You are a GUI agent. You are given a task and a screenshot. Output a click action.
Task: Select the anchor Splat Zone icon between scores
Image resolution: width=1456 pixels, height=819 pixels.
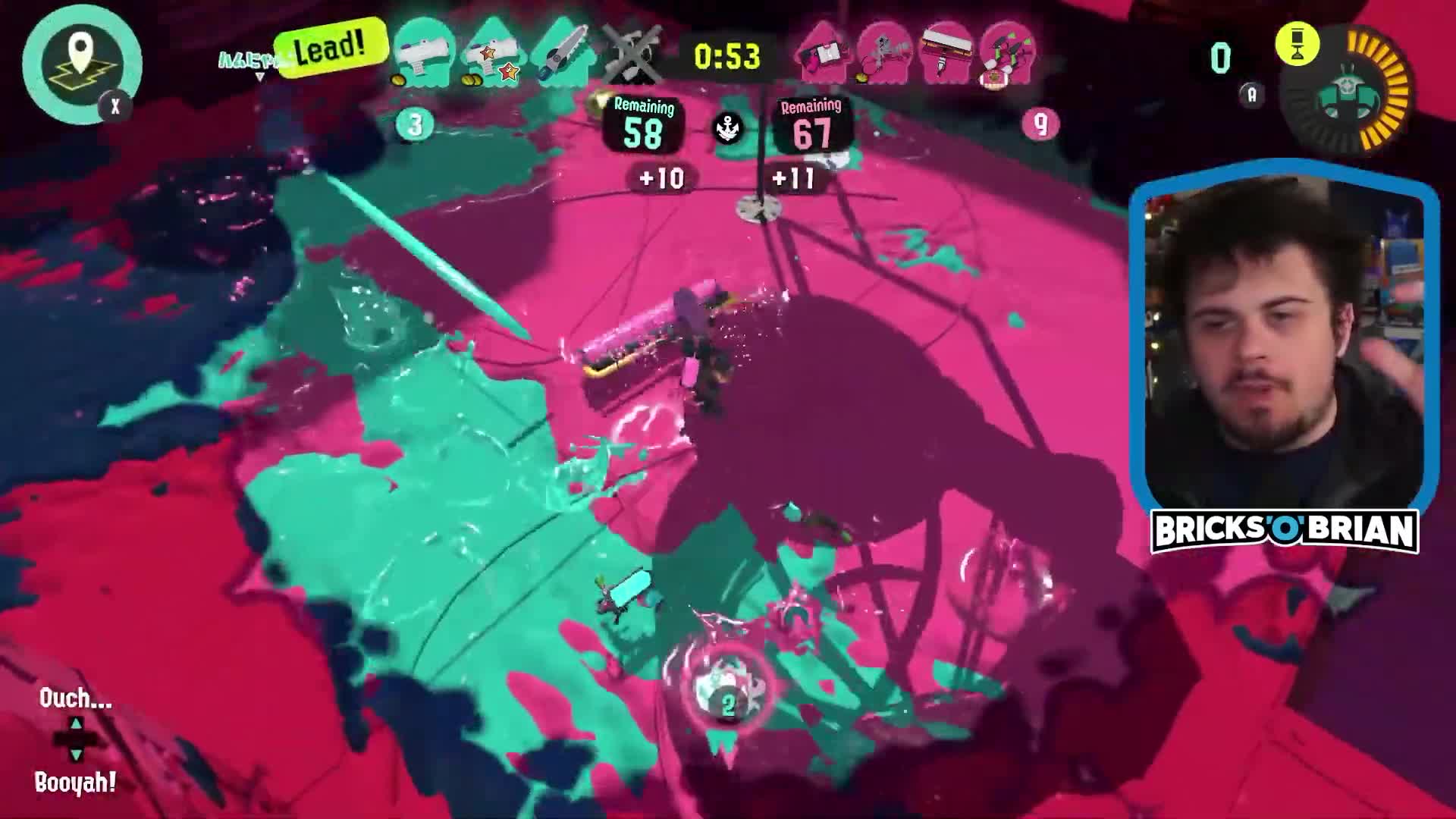pyautogui.click(x=726, y=127)
